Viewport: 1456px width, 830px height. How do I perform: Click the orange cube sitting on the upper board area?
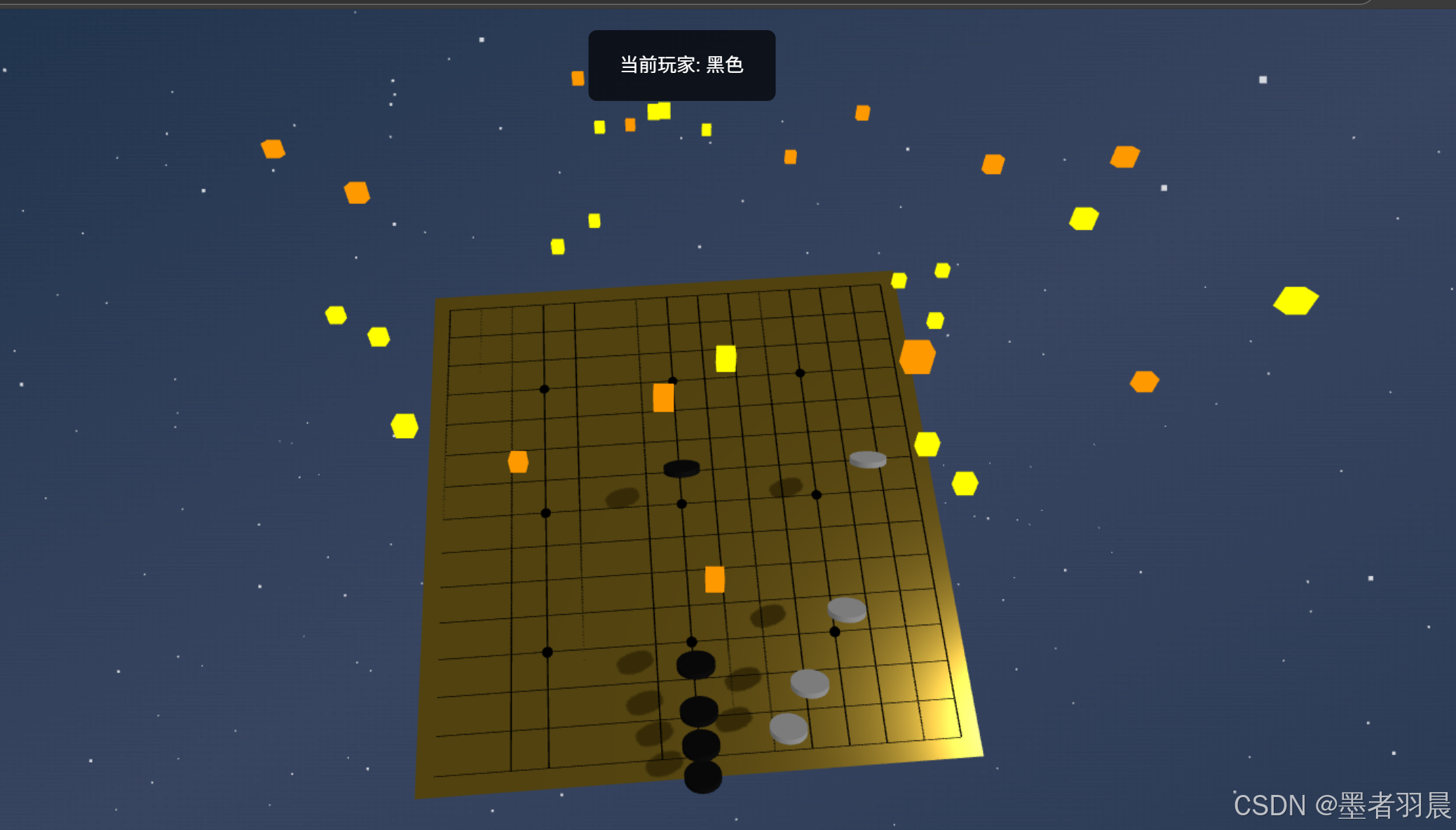tap(665, 397)
